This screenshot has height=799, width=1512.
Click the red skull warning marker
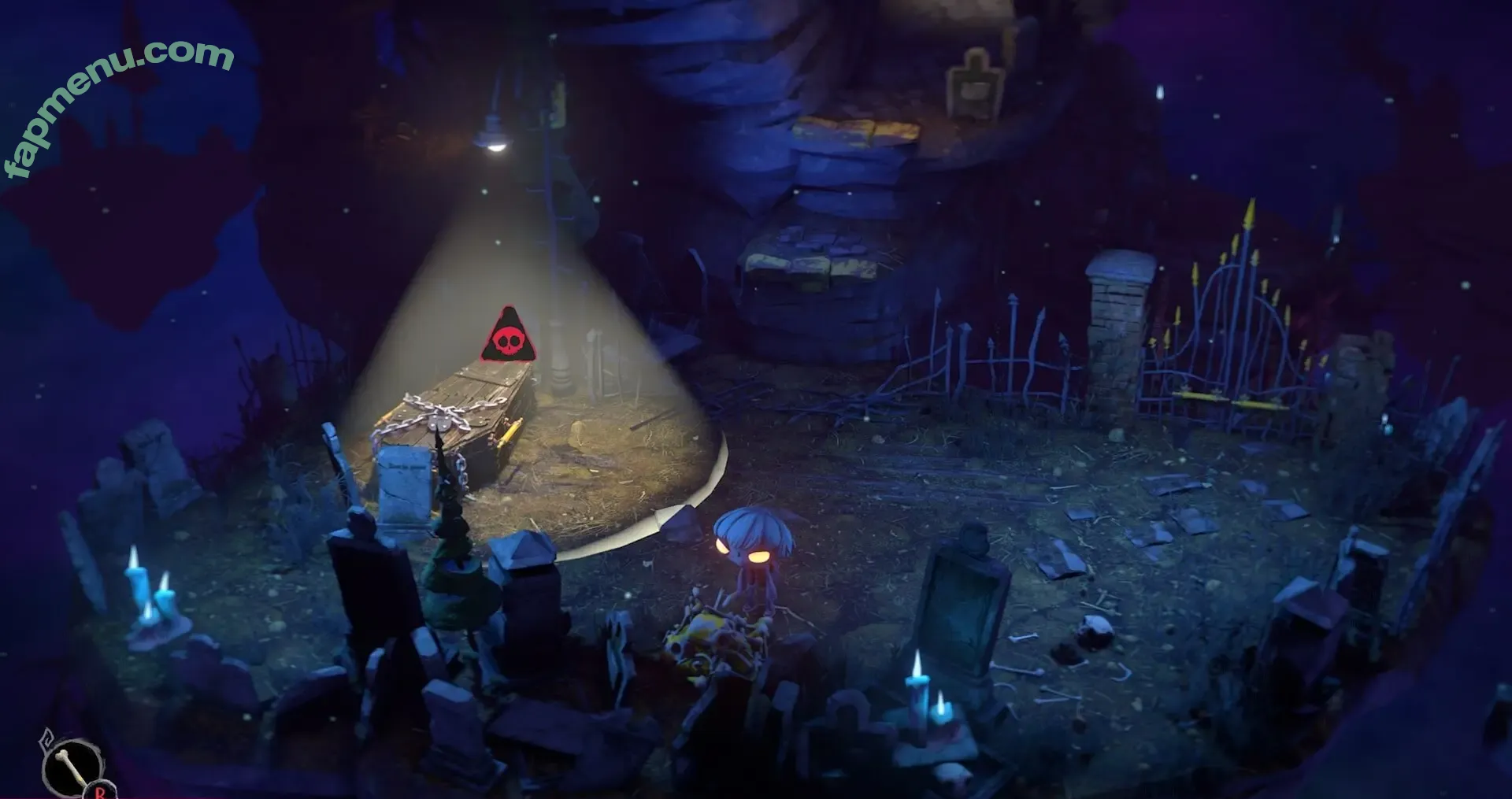pyautogui.click(x=509, y=338)
